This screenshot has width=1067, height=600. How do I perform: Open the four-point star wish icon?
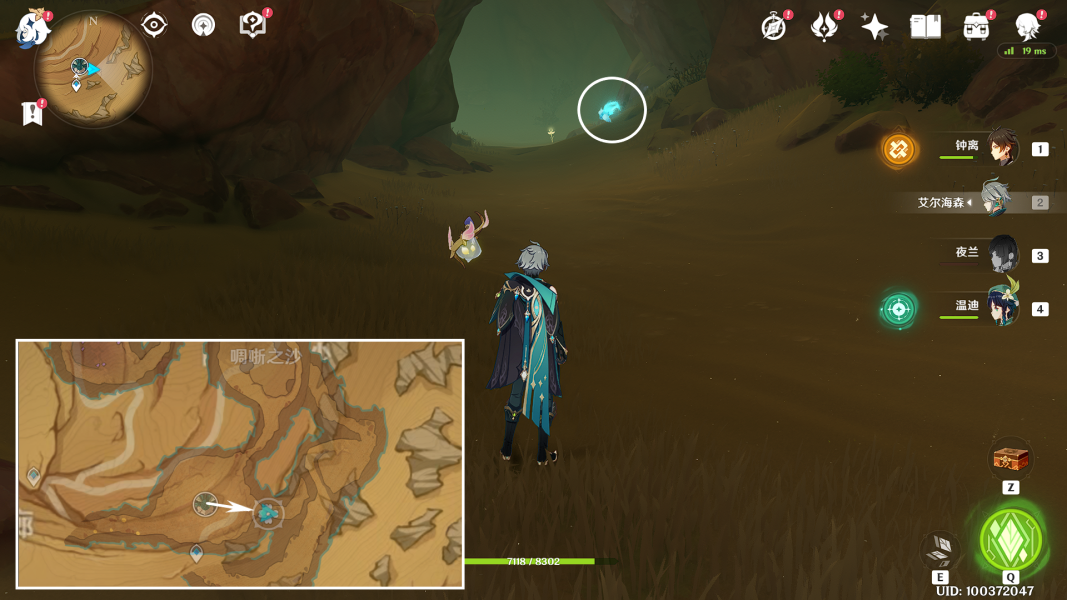(x=874, y=27)
